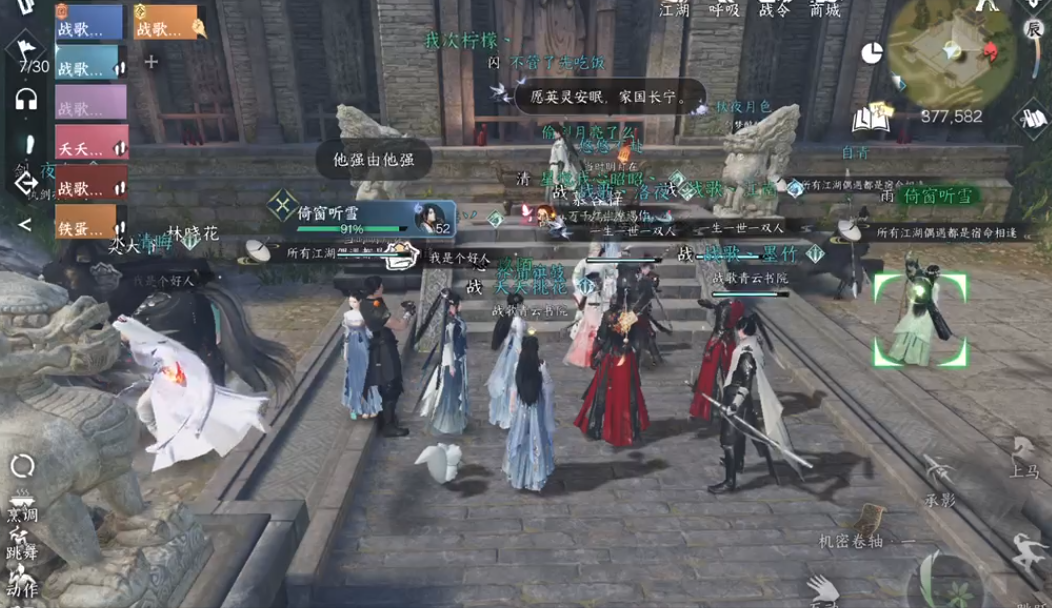1052x608 pixels.
Task: Open the 跳舞 dance action
Action: pos(22,545)
